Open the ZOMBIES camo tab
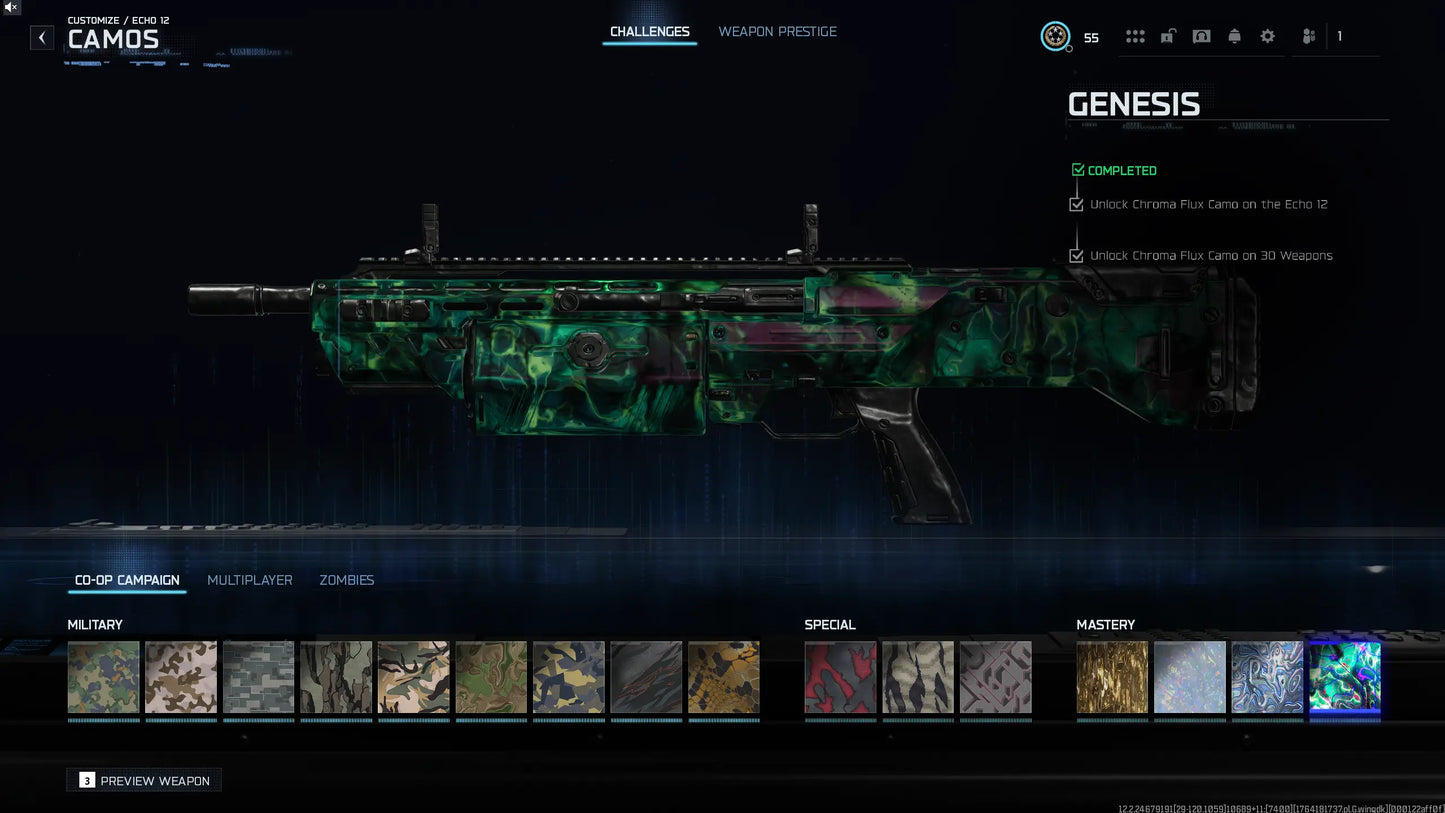 (346, 580)
